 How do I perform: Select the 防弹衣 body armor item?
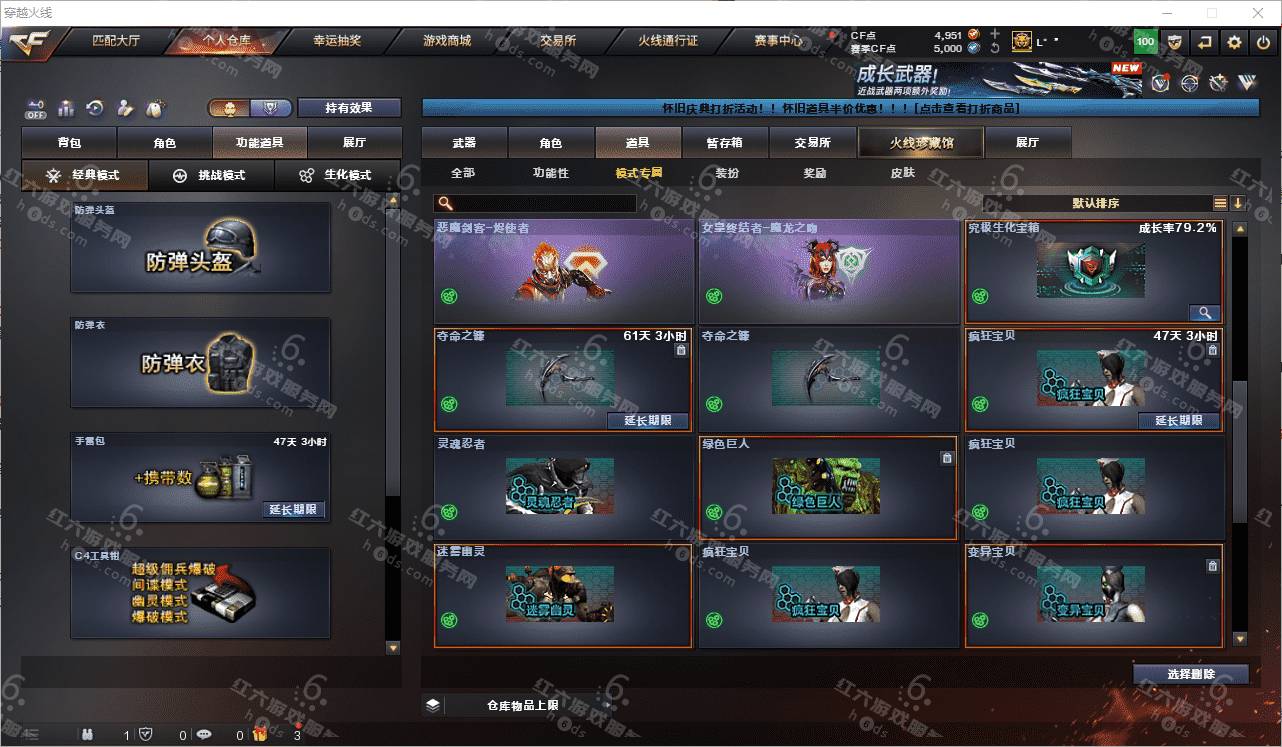[x=200, y=364]
